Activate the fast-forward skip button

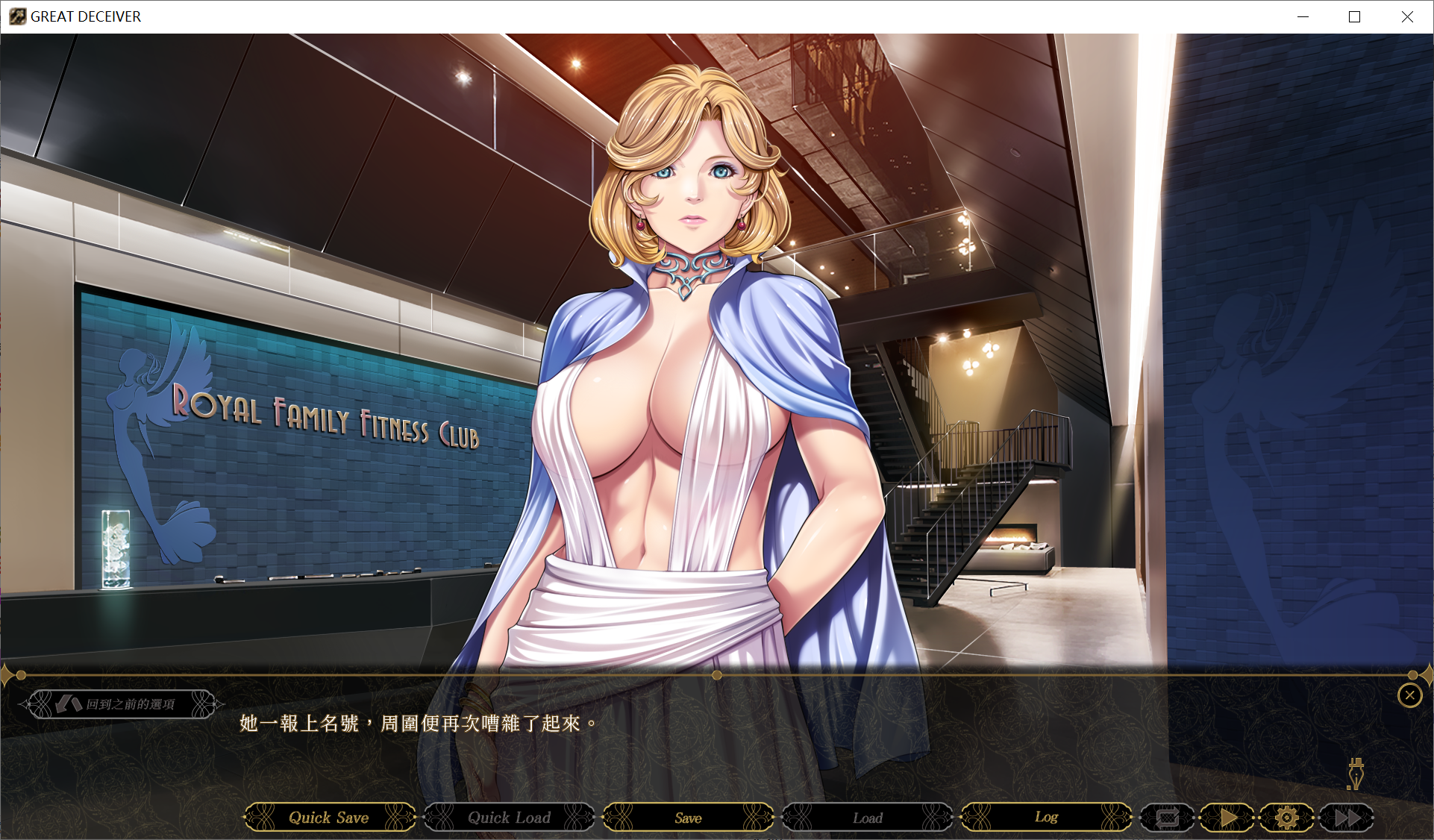coord(1347,818)
